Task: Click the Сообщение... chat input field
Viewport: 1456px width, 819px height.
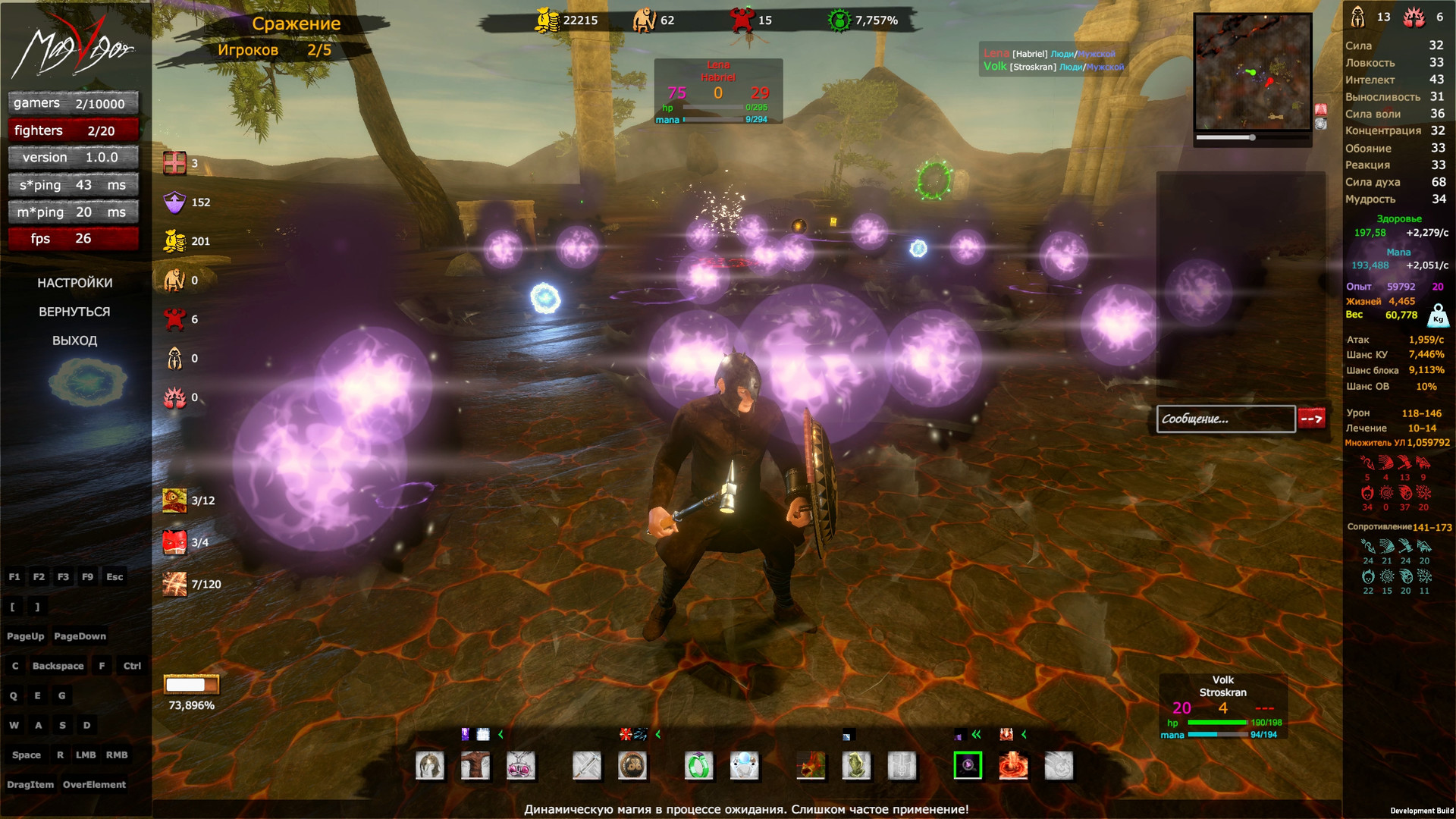Action: [x=1225, y=419]
